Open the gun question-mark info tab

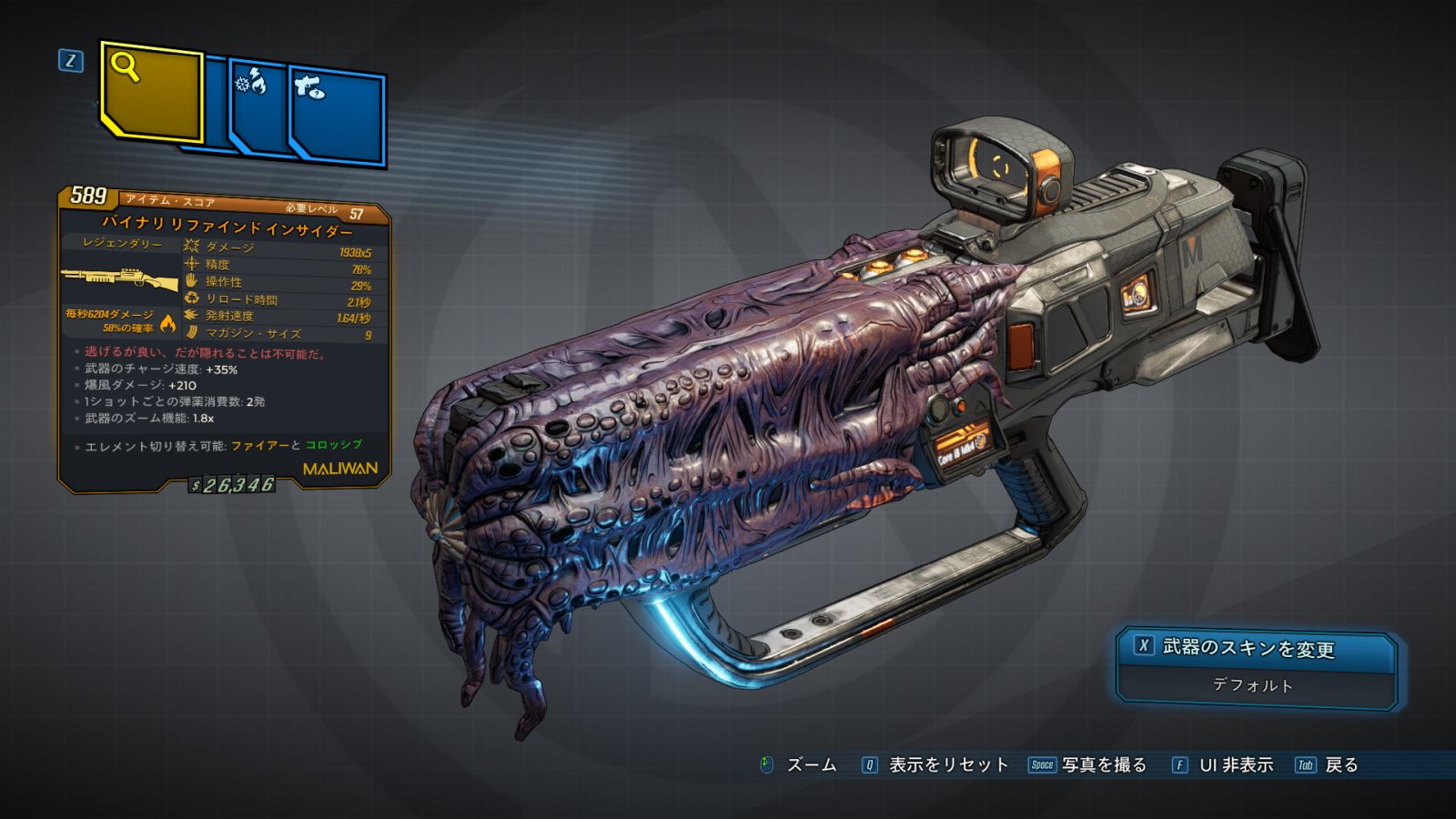pyautogui.click(x=338, y=116)
